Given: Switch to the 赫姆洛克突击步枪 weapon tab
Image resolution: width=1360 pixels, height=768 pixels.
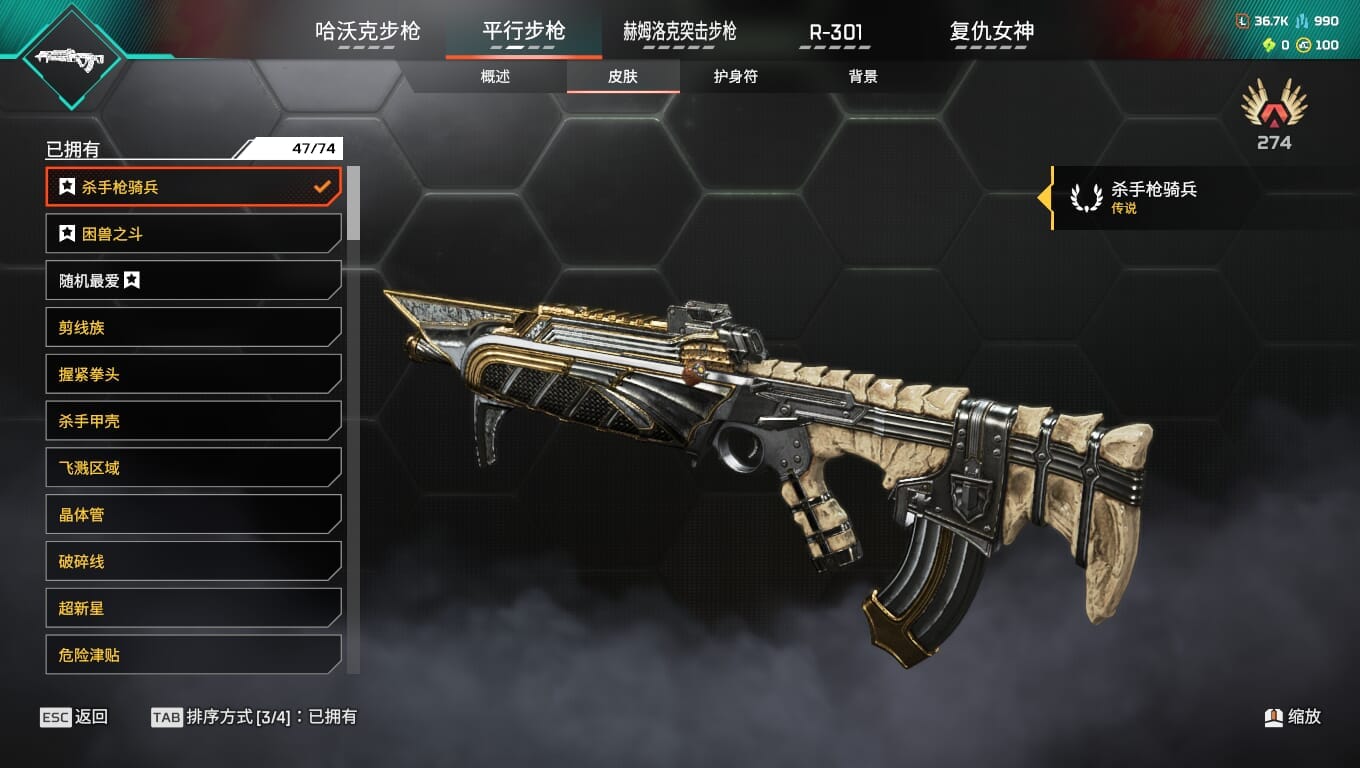Looking at the screenshot, I should (x=679, y=31).
